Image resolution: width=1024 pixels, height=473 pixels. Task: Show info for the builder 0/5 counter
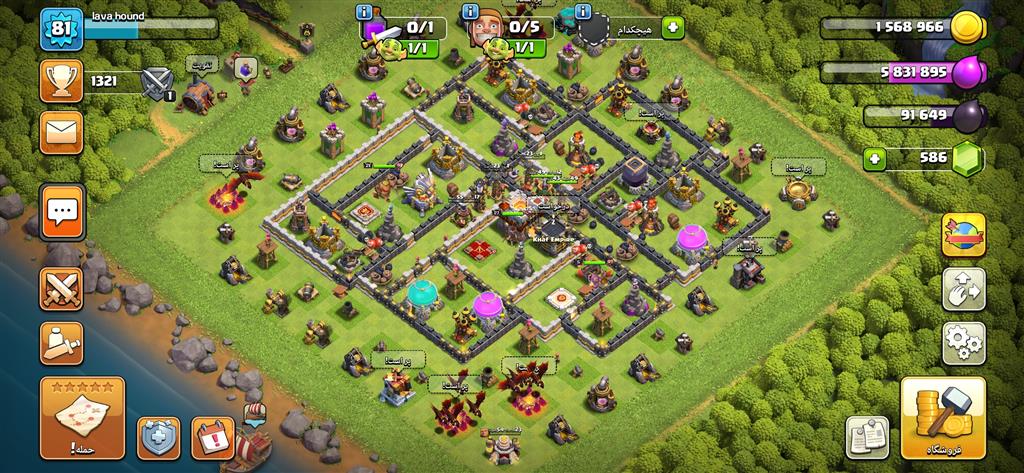click(x=471, y=13)
